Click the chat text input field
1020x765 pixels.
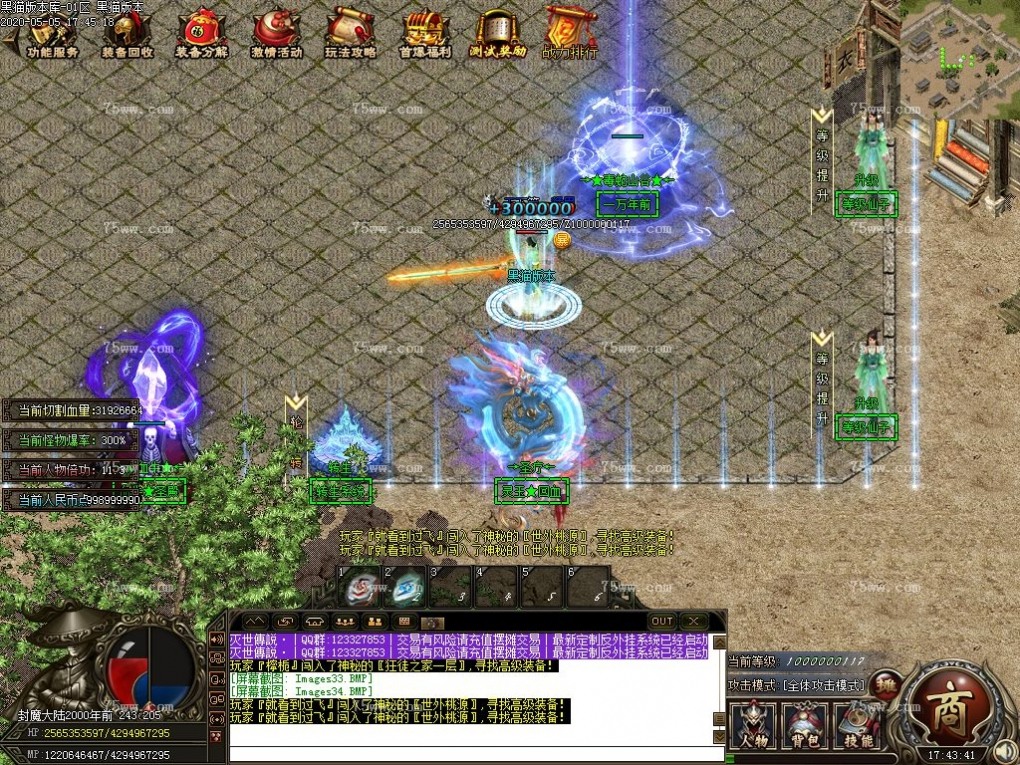[470, 754]
